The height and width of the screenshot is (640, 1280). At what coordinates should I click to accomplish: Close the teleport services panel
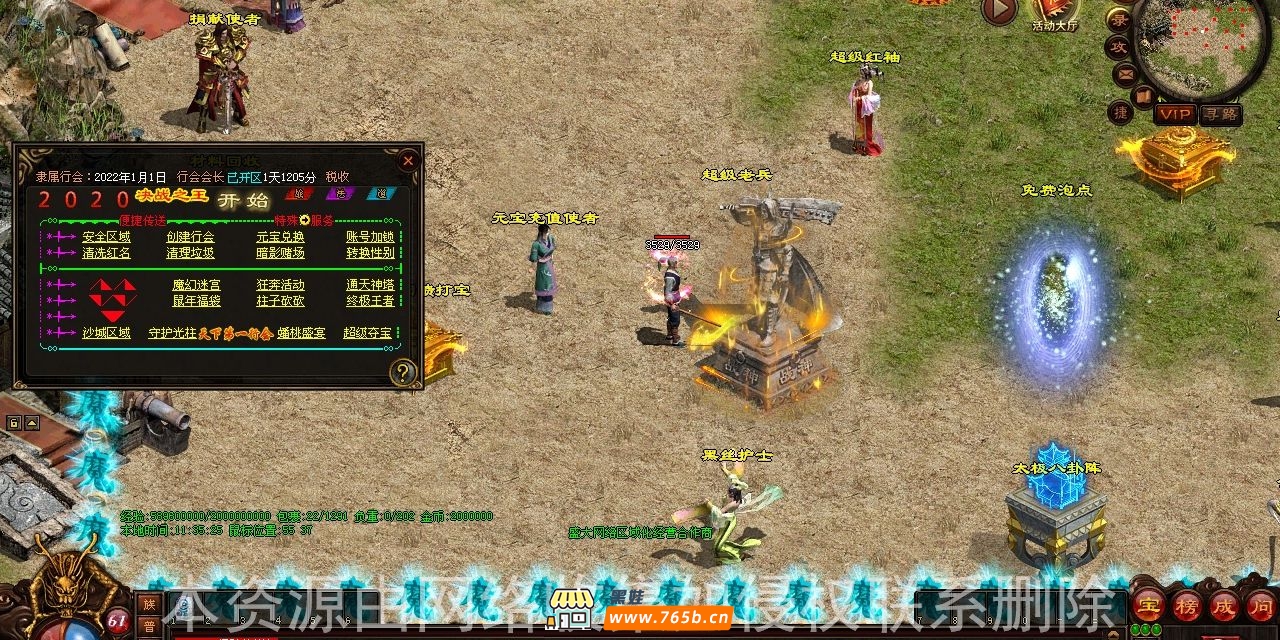click(407, 160)
